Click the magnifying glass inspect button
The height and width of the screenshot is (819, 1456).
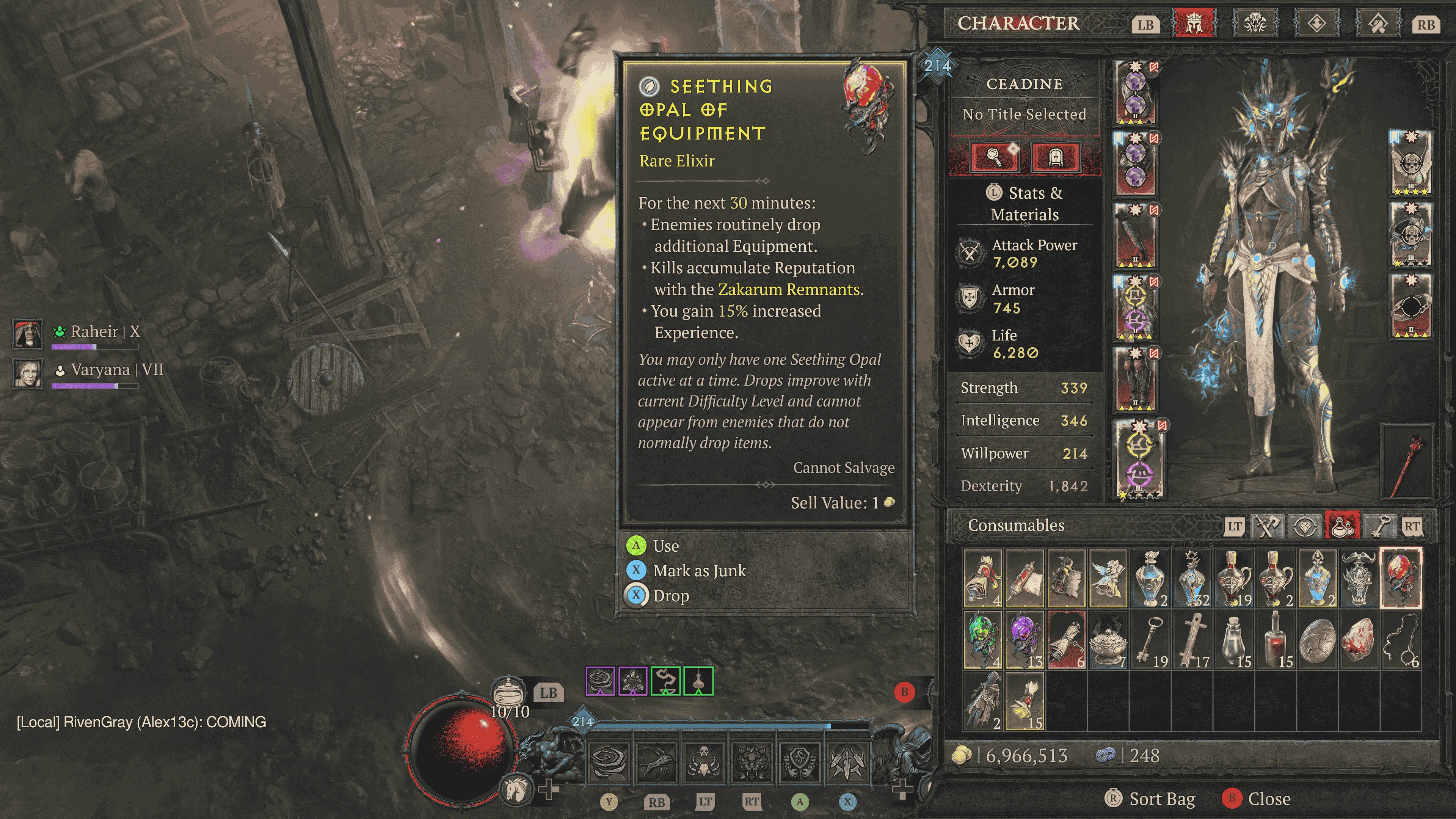click(995, 157)
